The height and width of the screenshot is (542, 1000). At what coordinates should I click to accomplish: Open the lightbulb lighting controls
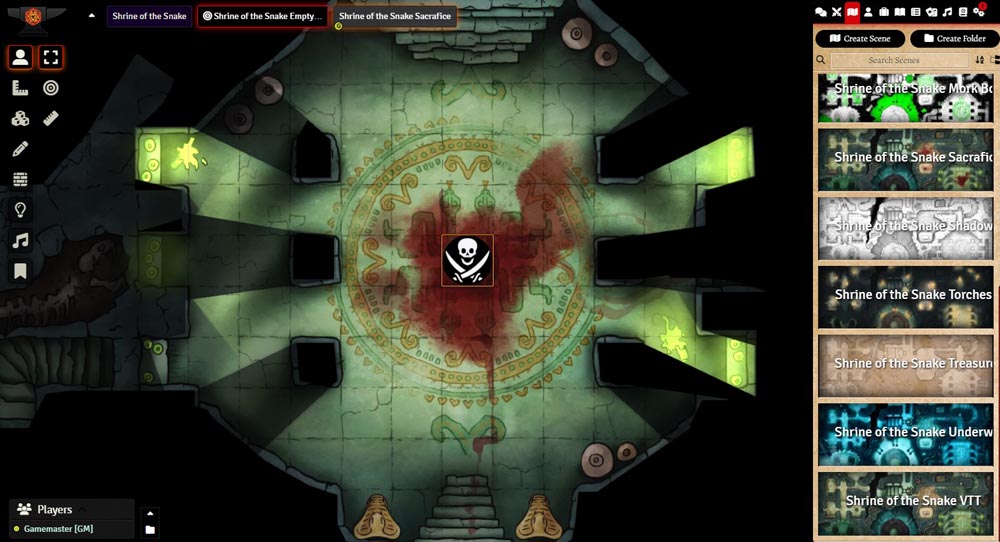point(20,210)
